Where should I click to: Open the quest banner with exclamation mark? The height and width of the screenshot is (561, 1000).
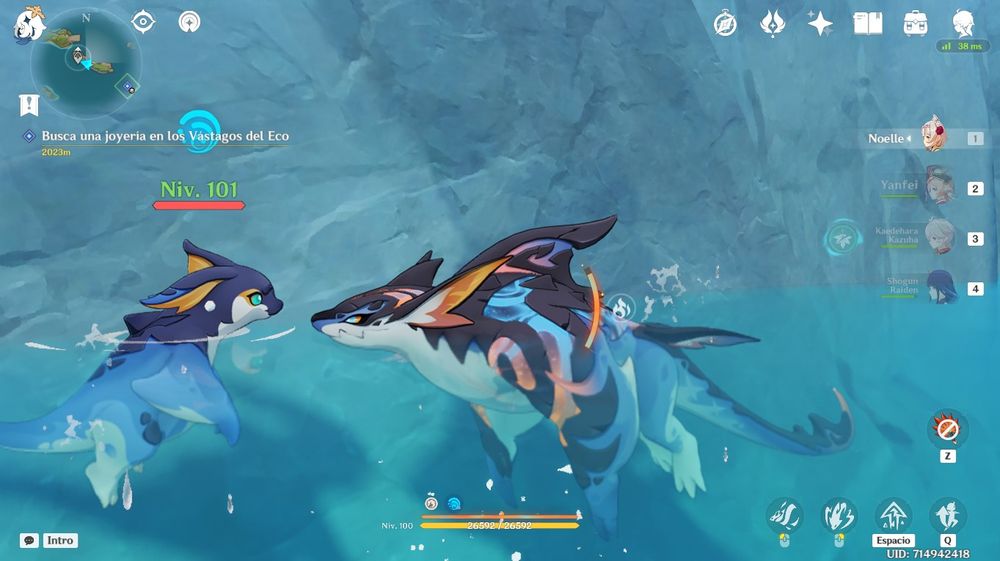pos(29,103)
